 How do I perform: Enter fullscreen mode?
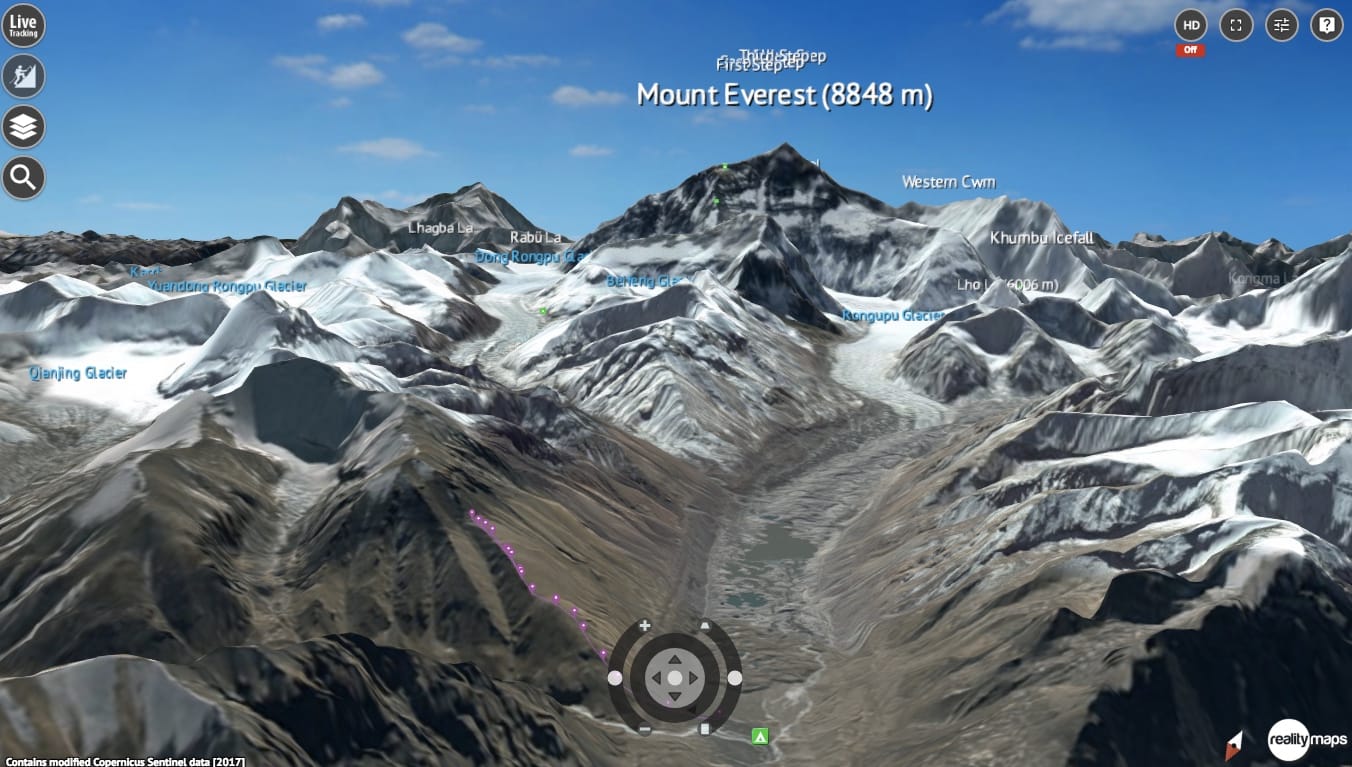click(1235, 25)
